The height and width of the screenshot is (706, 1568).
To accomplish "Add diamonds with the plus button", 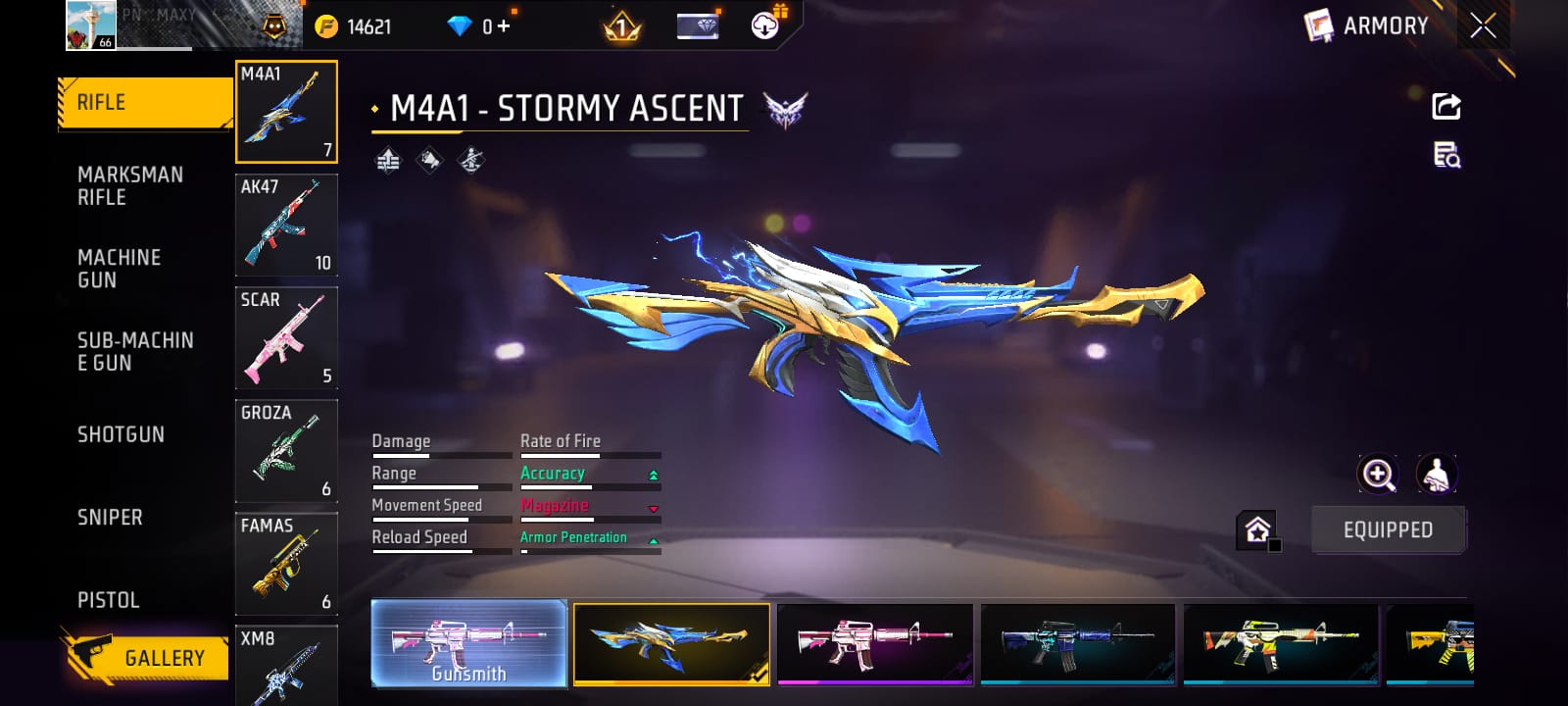I will point(504,26).
